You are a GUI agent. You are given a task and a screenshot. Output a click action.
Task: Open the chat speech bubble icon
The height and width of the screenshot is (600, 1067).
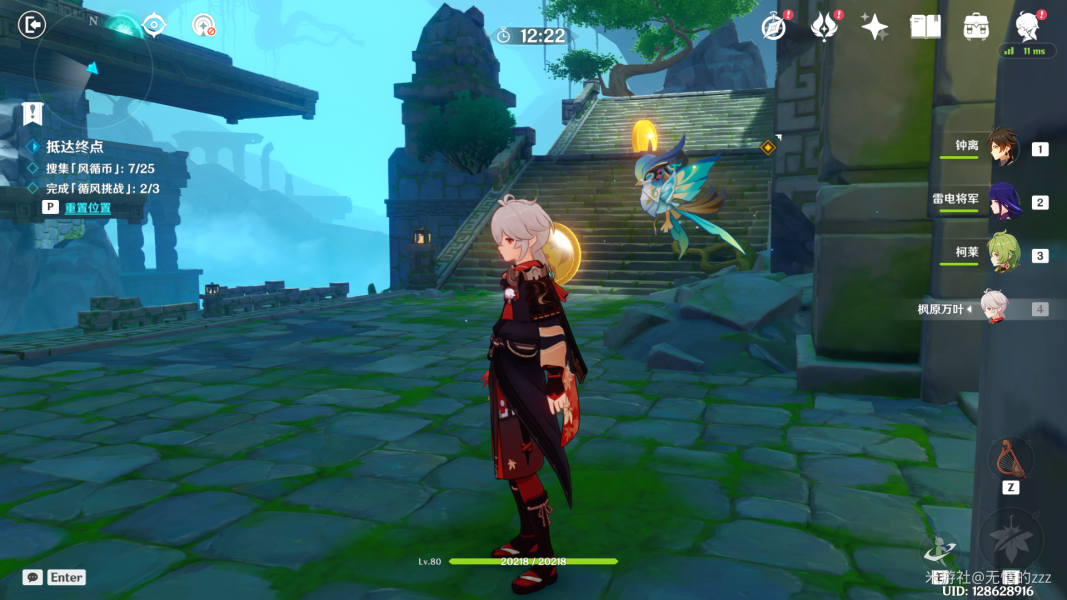(x=33, y=577)
